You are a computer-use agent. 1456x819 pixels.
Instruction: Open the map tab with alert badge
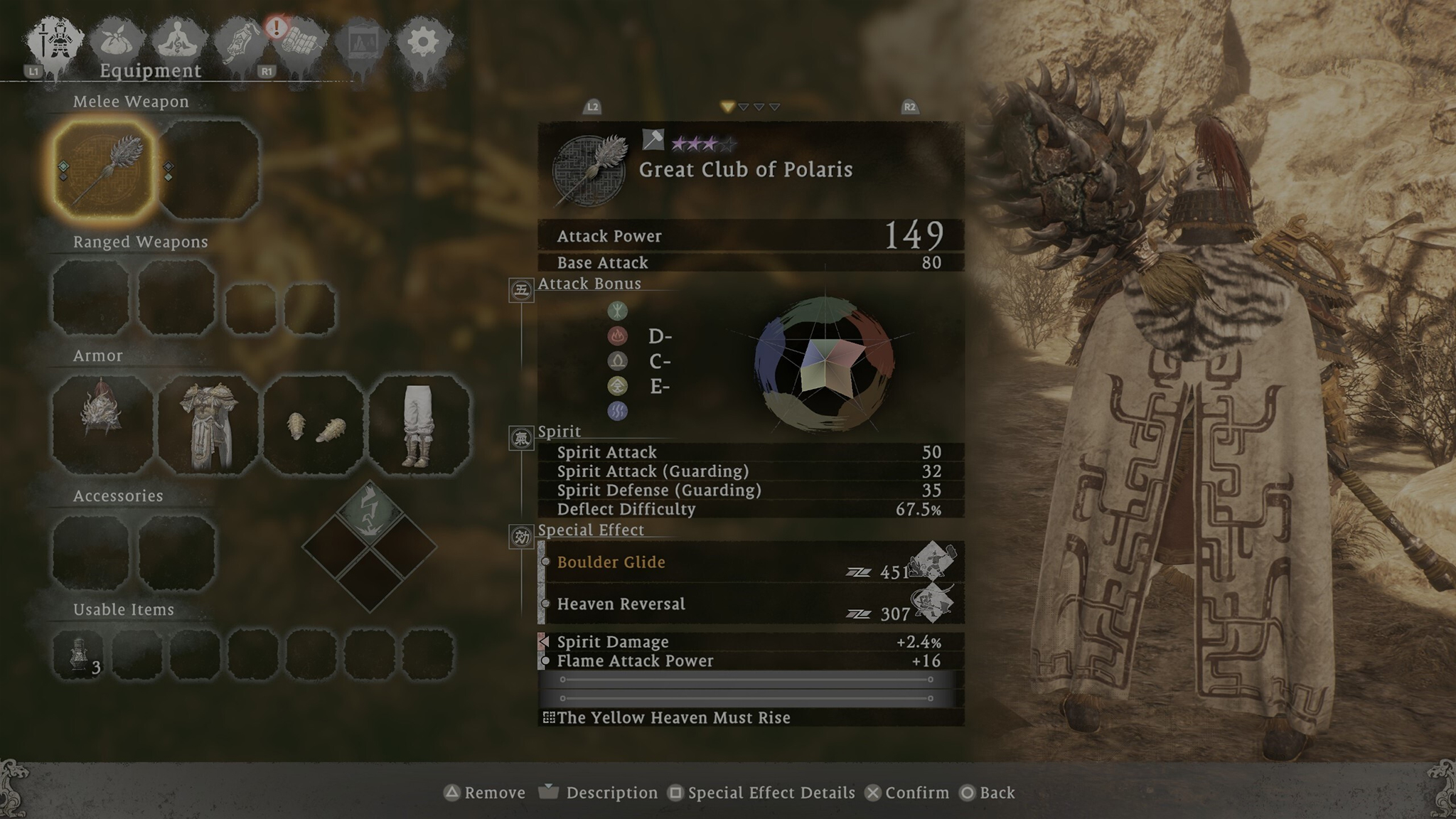click(302, 43)
